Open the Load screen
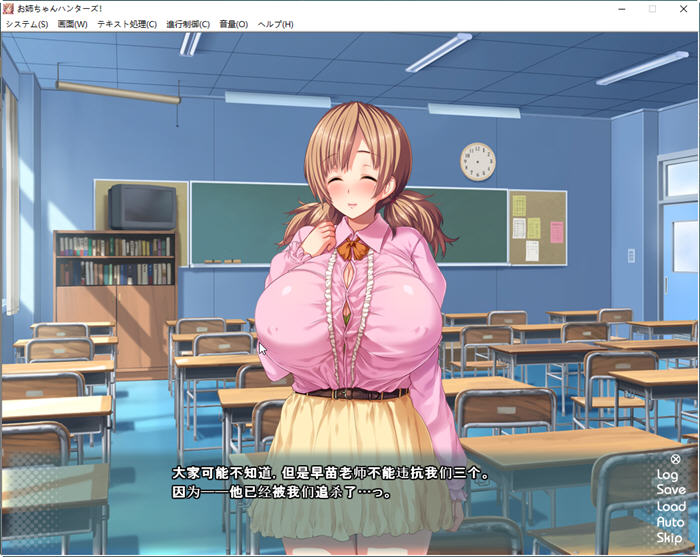Image resolution: width=700 pixels, height=557 pixels. point(670,506)
